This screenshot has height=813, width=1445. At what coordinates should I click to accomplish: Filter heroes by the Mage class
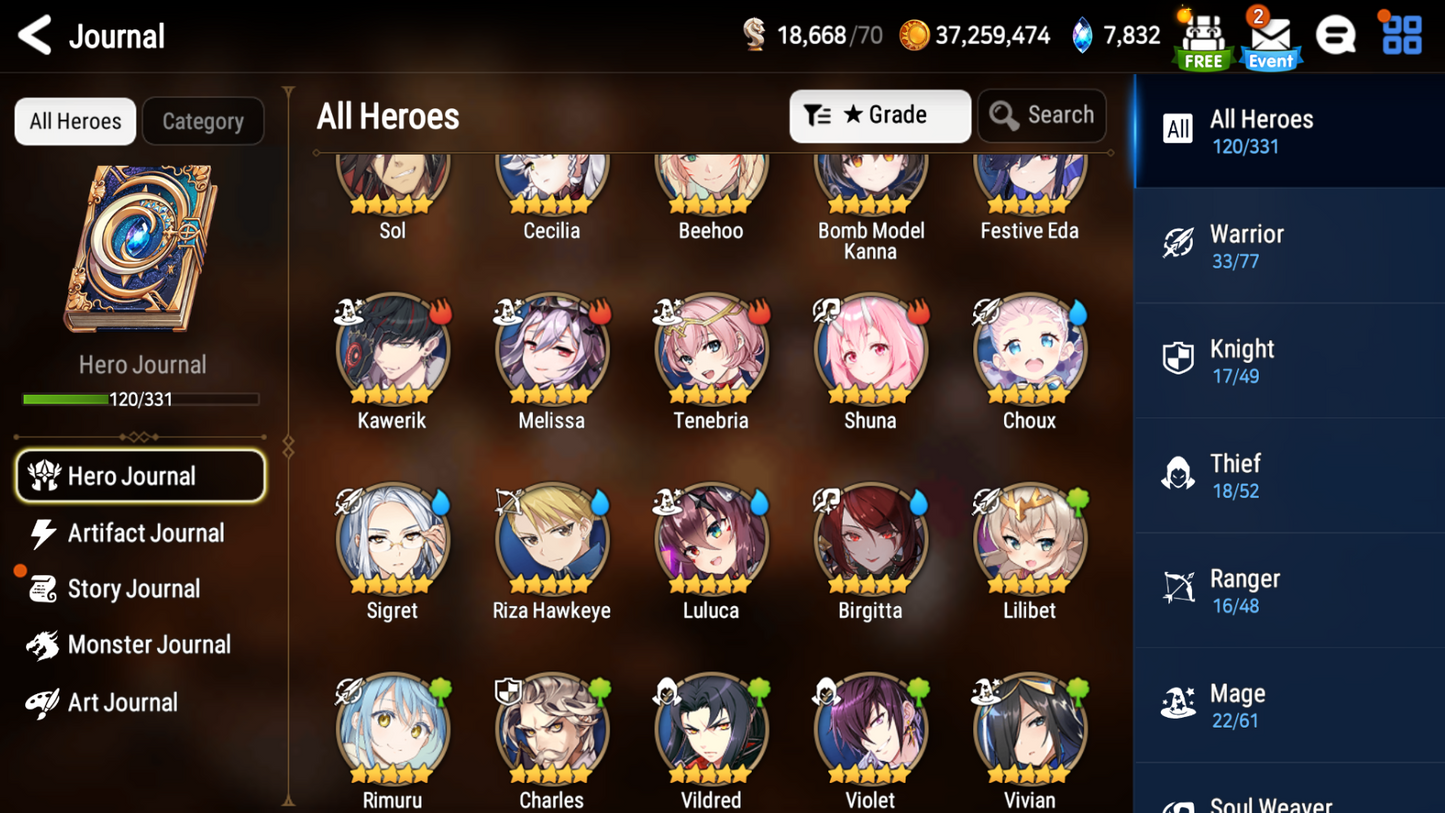[1288, 705]
